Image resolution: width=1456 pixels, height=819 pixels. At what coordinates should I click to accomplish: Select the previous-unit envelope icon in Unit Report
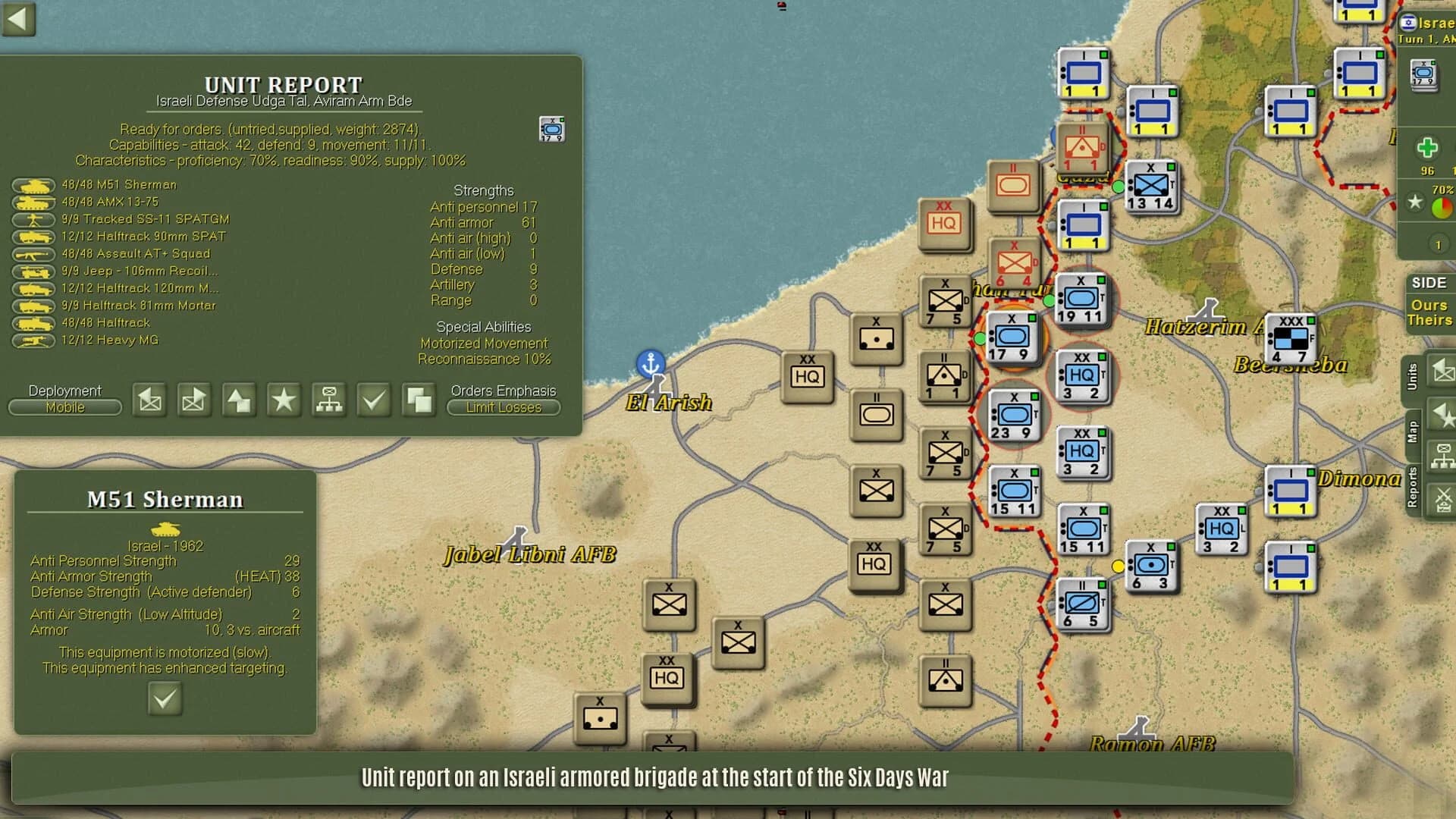coord(149,400)
